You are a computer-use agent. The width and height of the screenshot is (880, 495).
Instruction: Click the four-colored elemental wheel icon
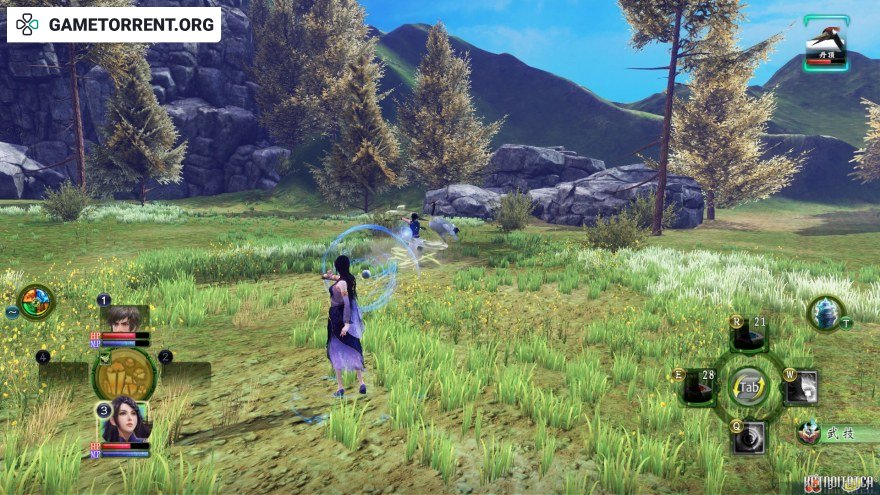tap(36, 301)
